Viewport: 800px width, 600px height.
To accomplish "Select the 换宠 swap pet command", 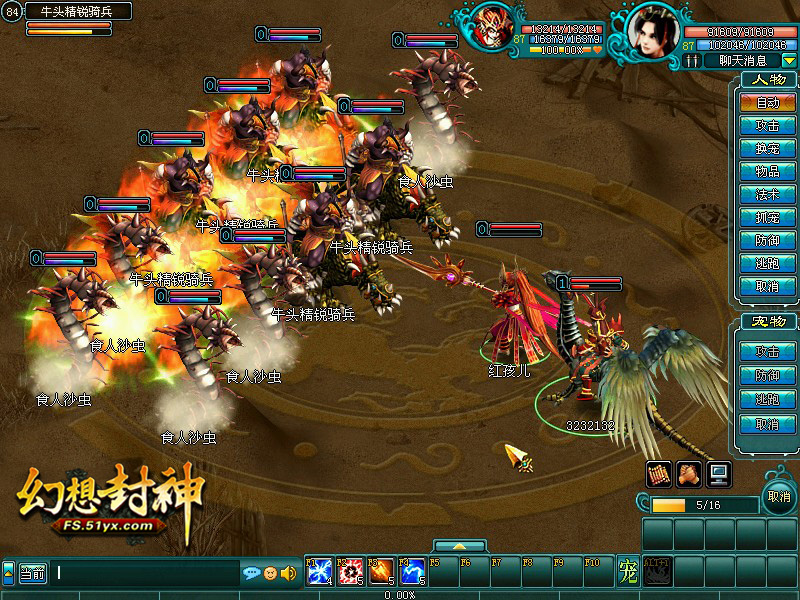I will [x=767, y=149].
